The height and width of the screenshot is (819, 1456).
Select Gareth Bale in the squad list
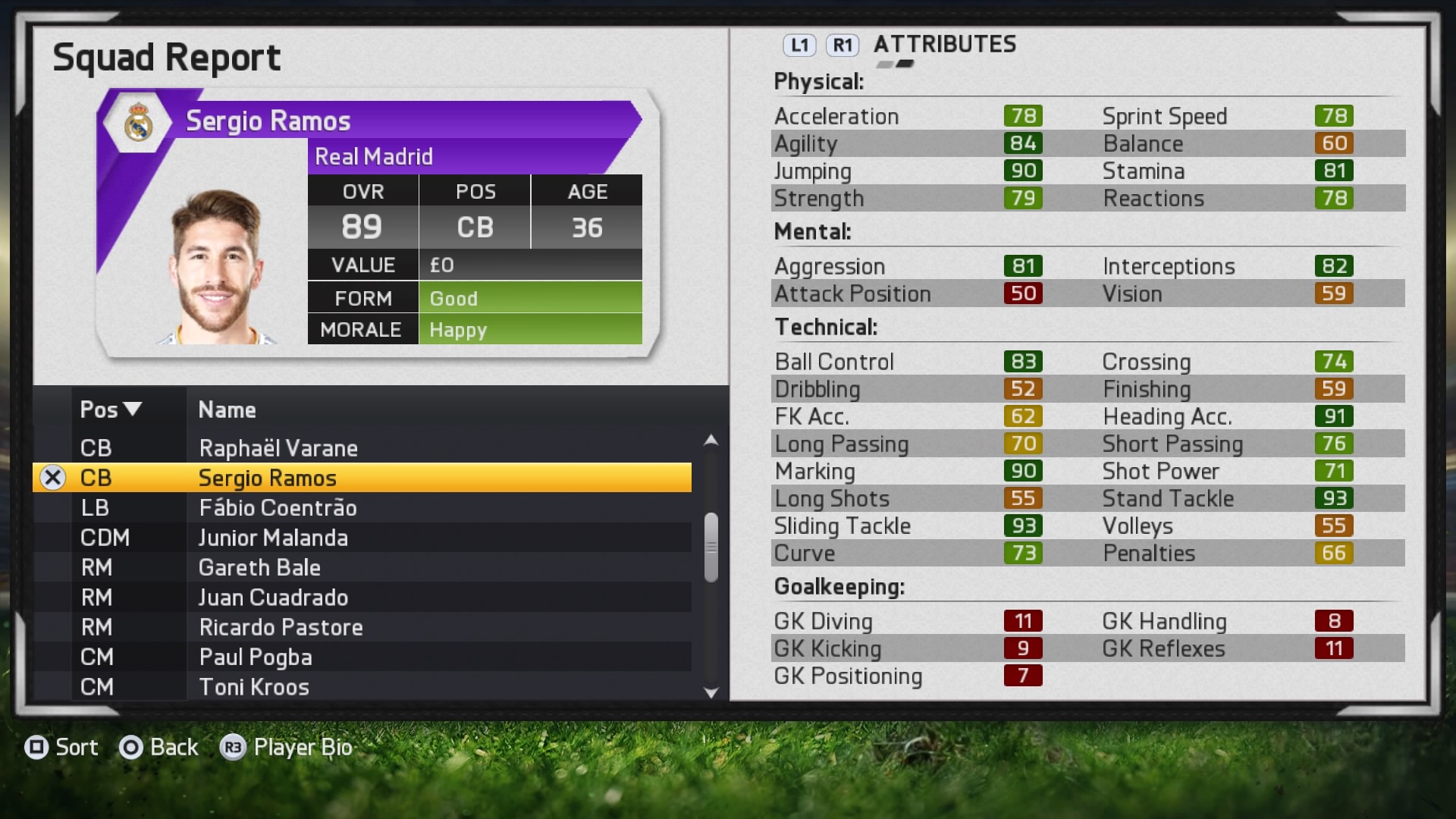(259, 567)
